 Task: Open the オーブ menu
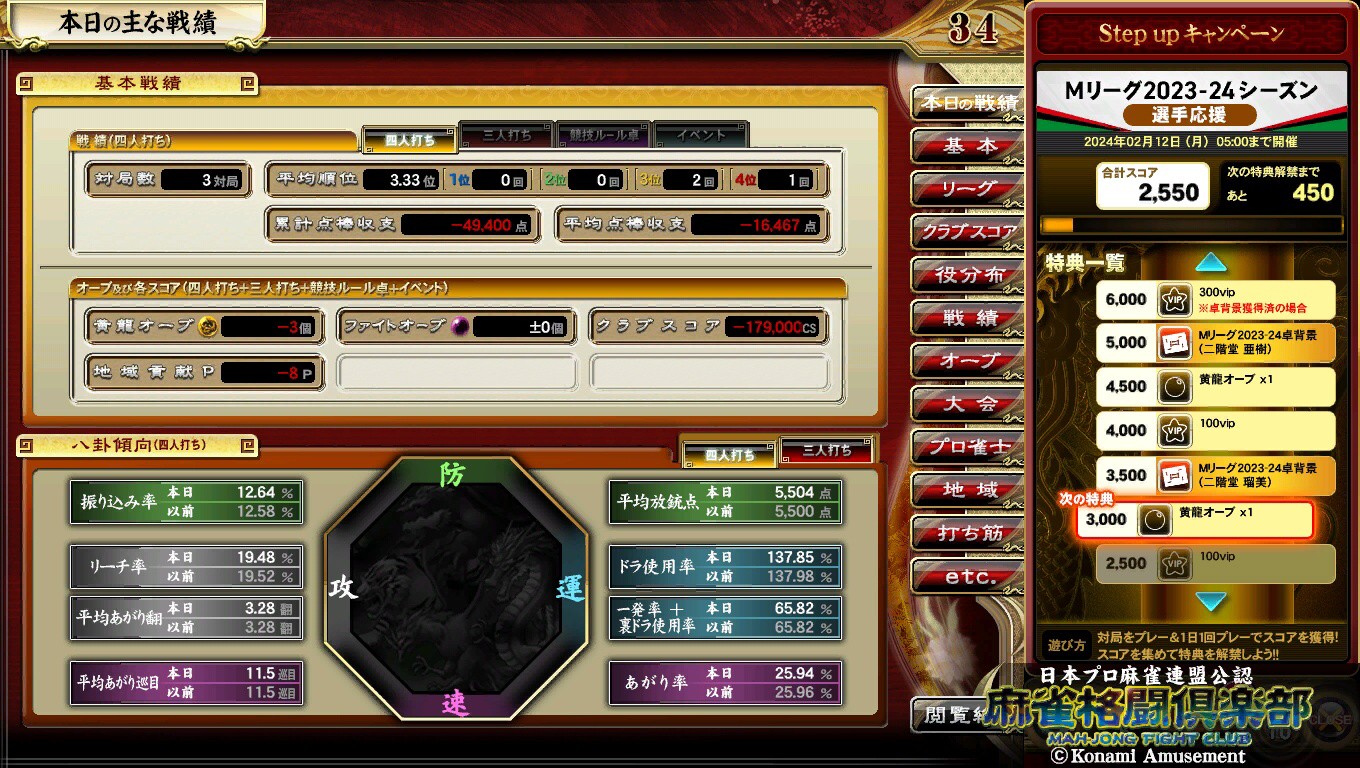tap(968, 361)
